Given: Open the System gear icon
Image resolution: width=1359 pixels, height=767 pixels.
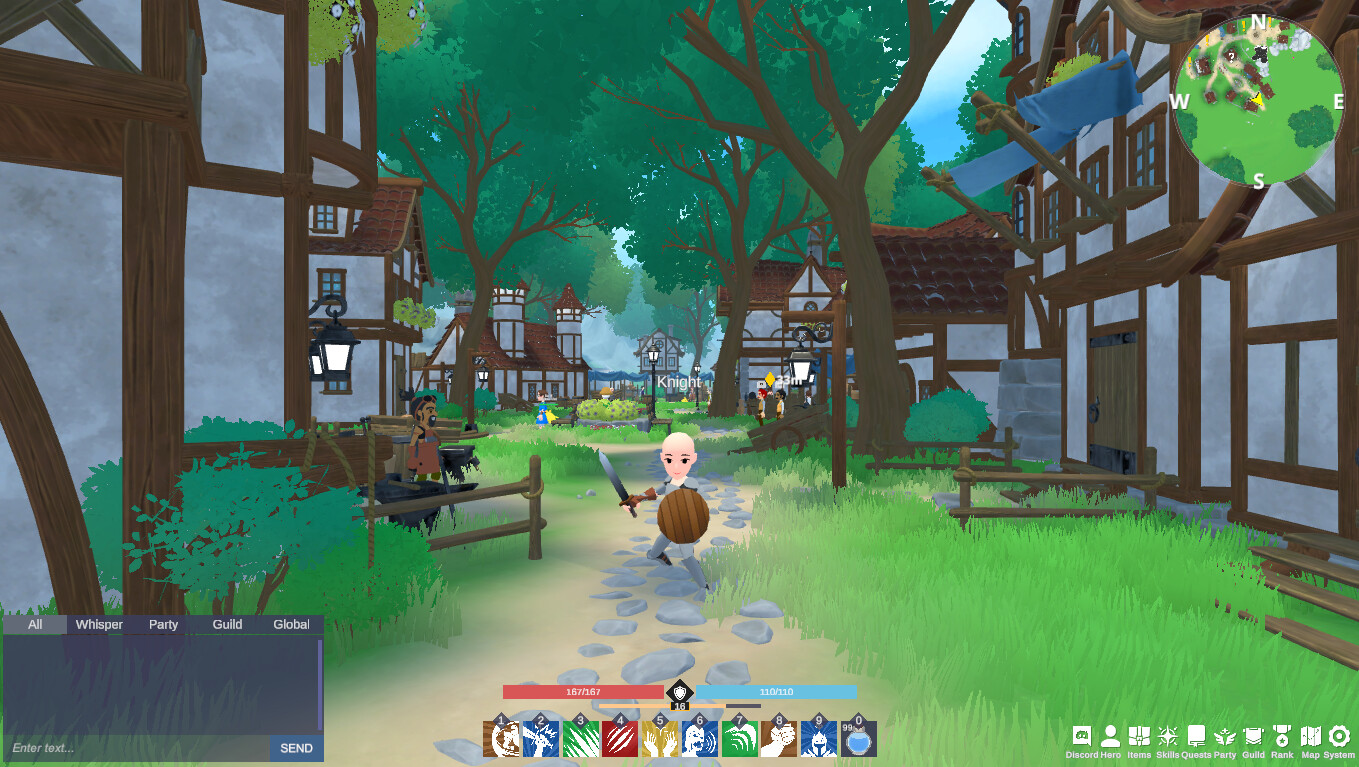Looking at the screenshot, I should pos(1339,735).
